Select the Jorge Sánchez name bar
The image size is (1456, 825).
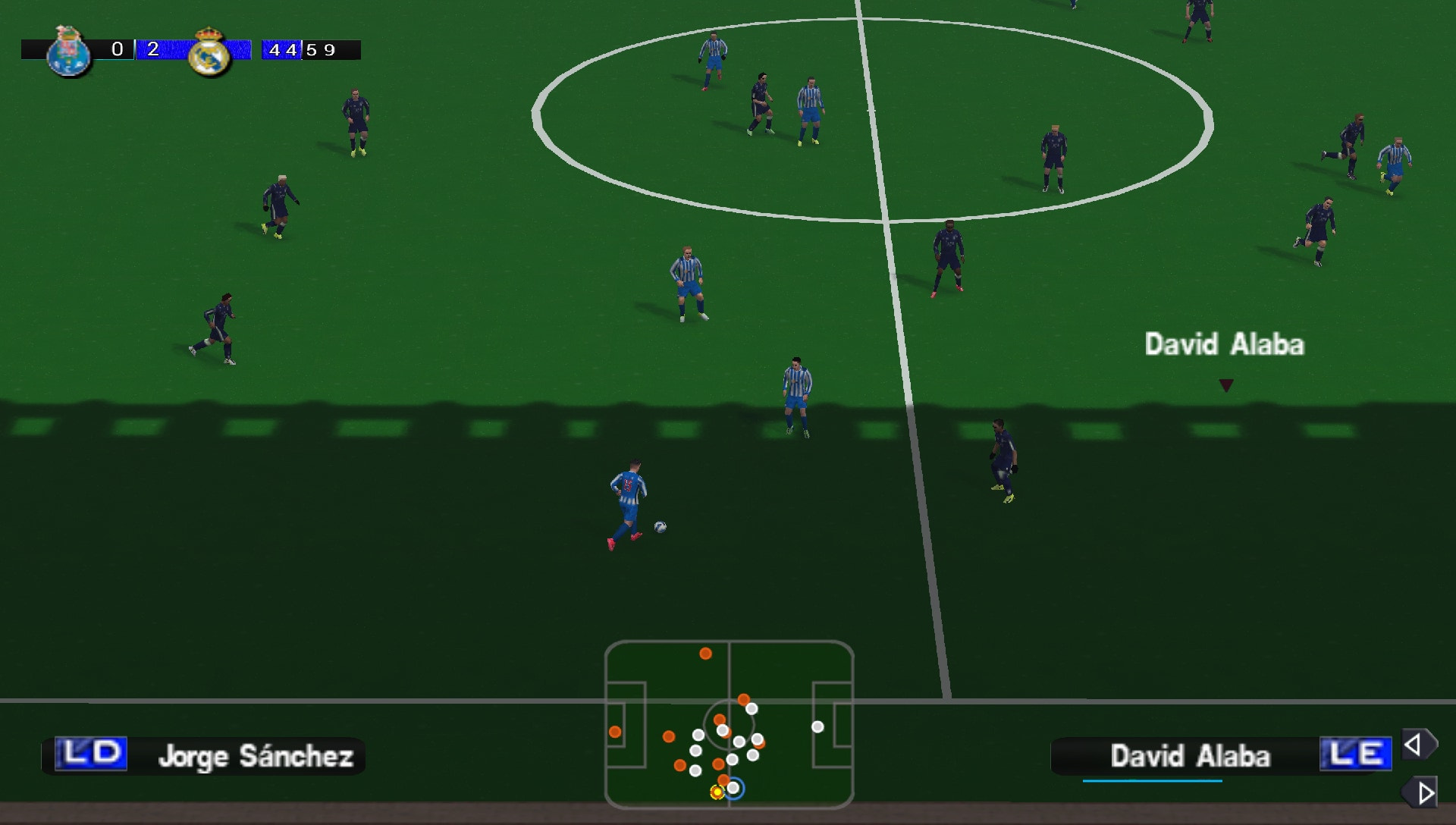point(258,756)
